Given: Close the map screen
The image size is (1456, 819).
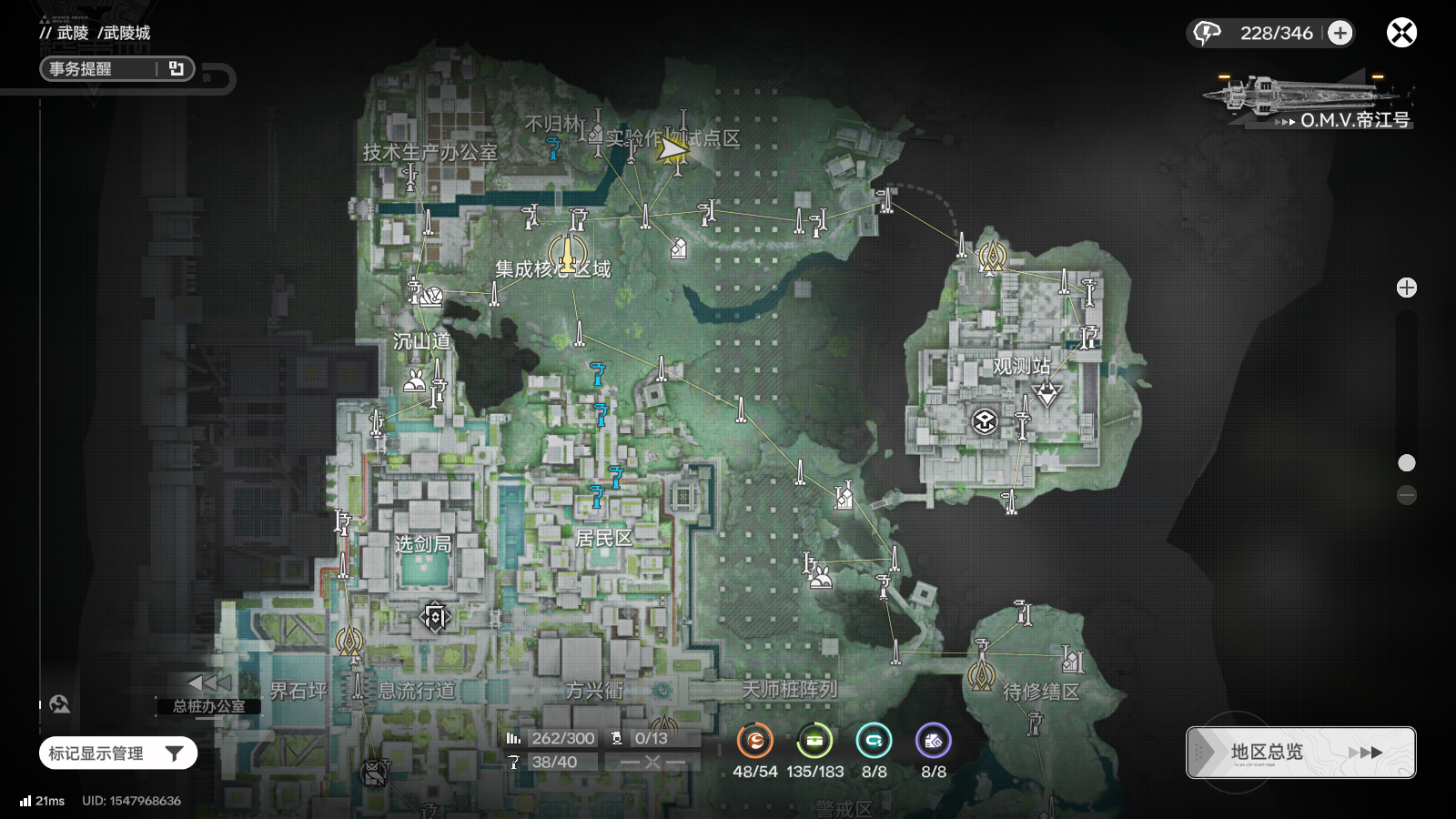Looking at the screenshot, I should (x=1401, y=33).
